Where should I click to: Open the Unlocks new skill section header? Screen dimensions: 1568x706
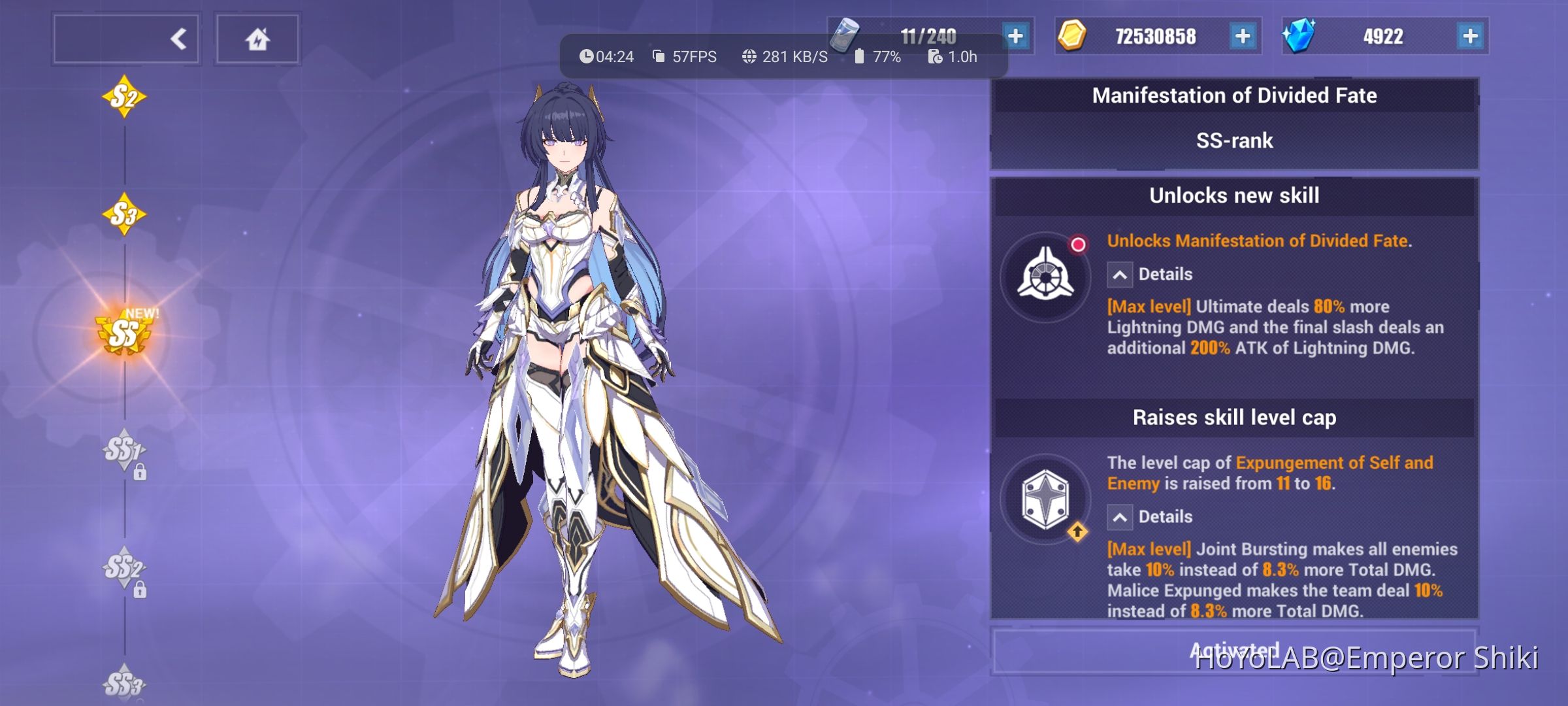[x=1233, y=195]
